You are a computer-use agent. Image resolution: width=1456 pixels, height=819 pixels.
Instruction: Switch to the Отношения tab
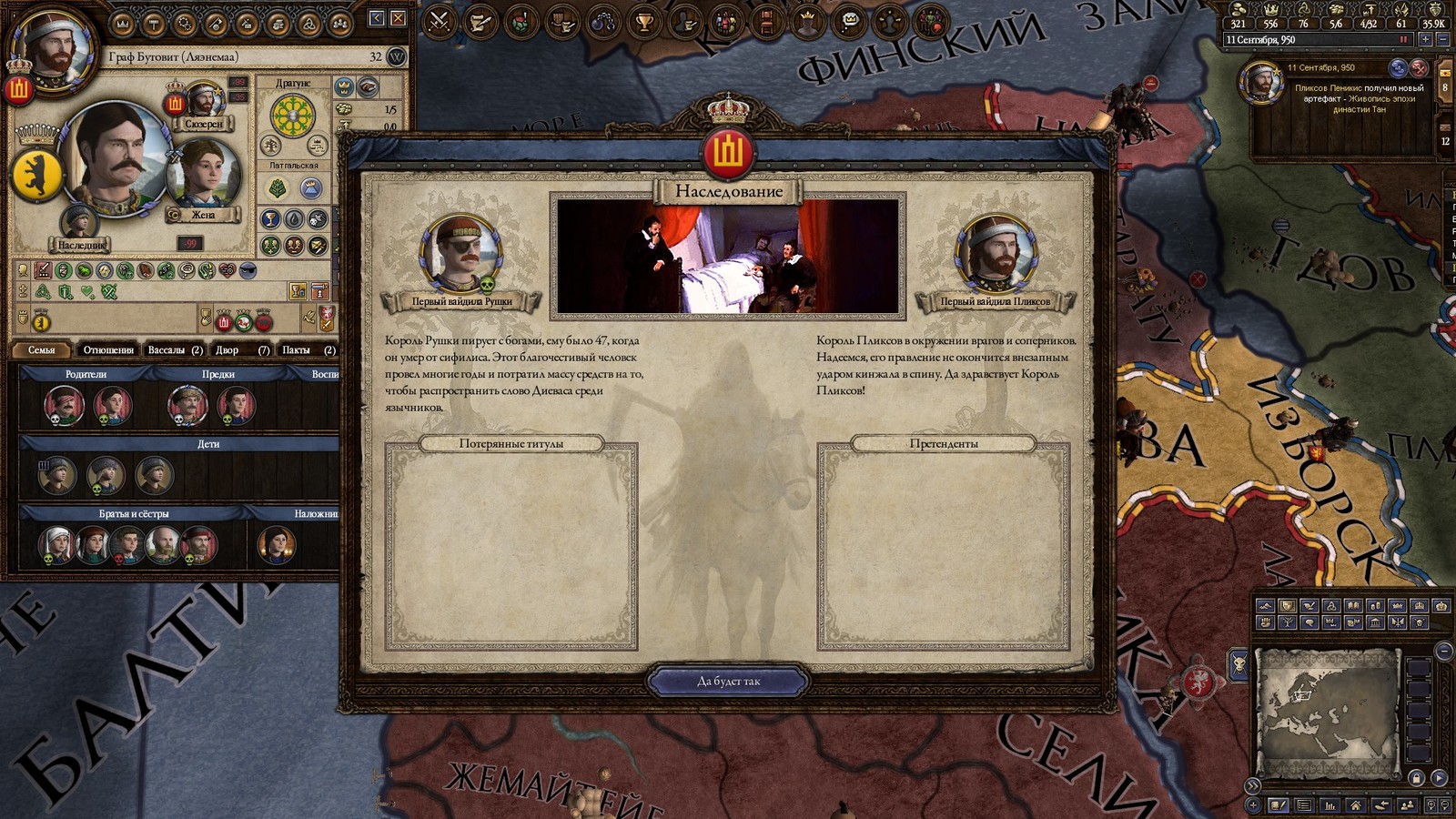tap(108, 349)
